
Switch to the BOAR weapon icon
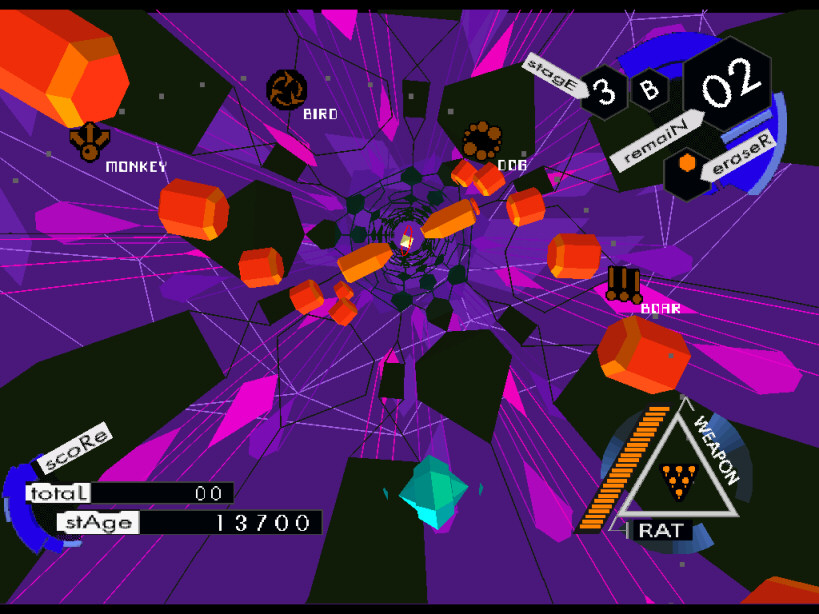coord(623,283)
